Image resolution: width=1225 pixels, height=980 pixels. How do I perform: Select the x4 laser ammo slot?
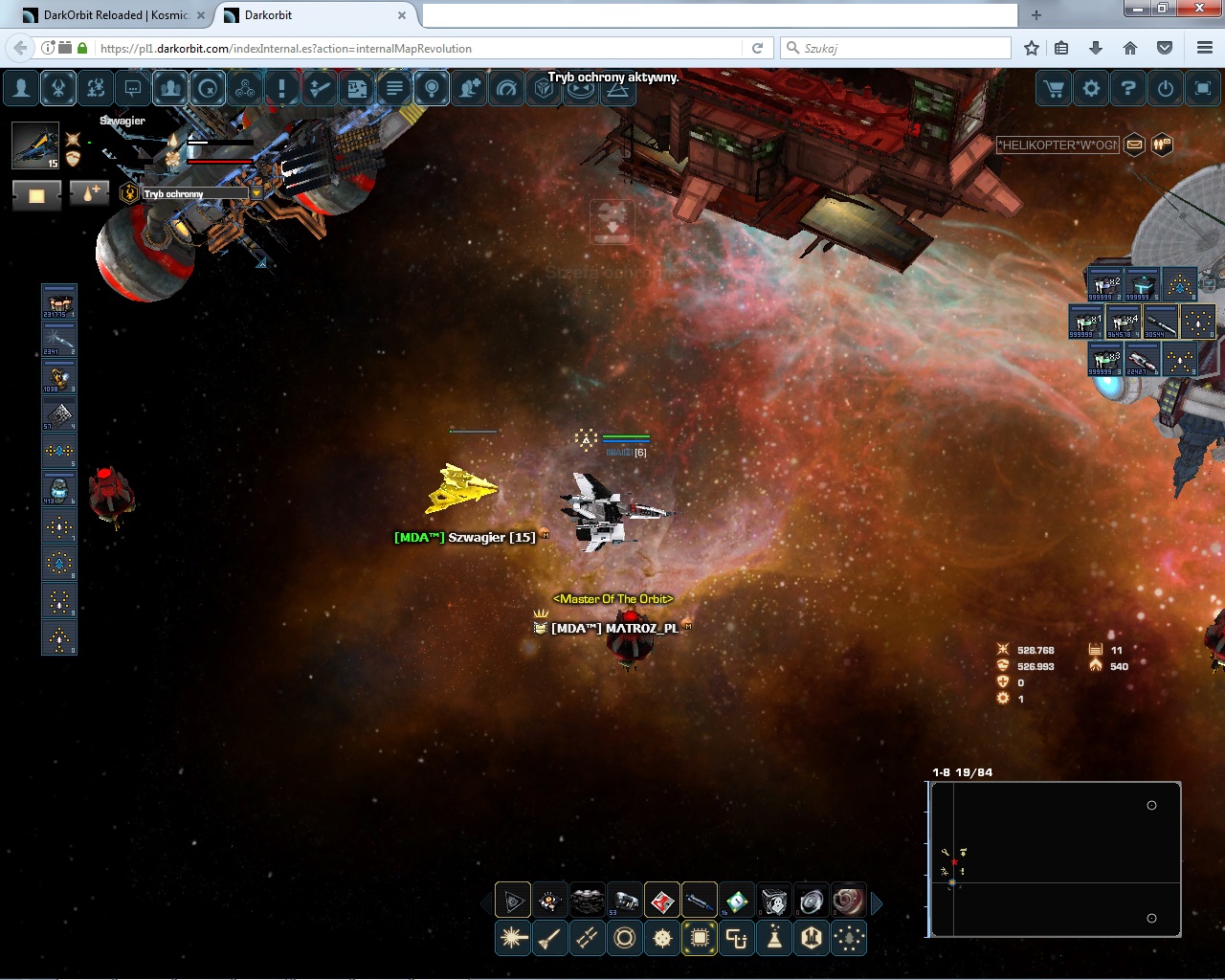click(1123, 323)
